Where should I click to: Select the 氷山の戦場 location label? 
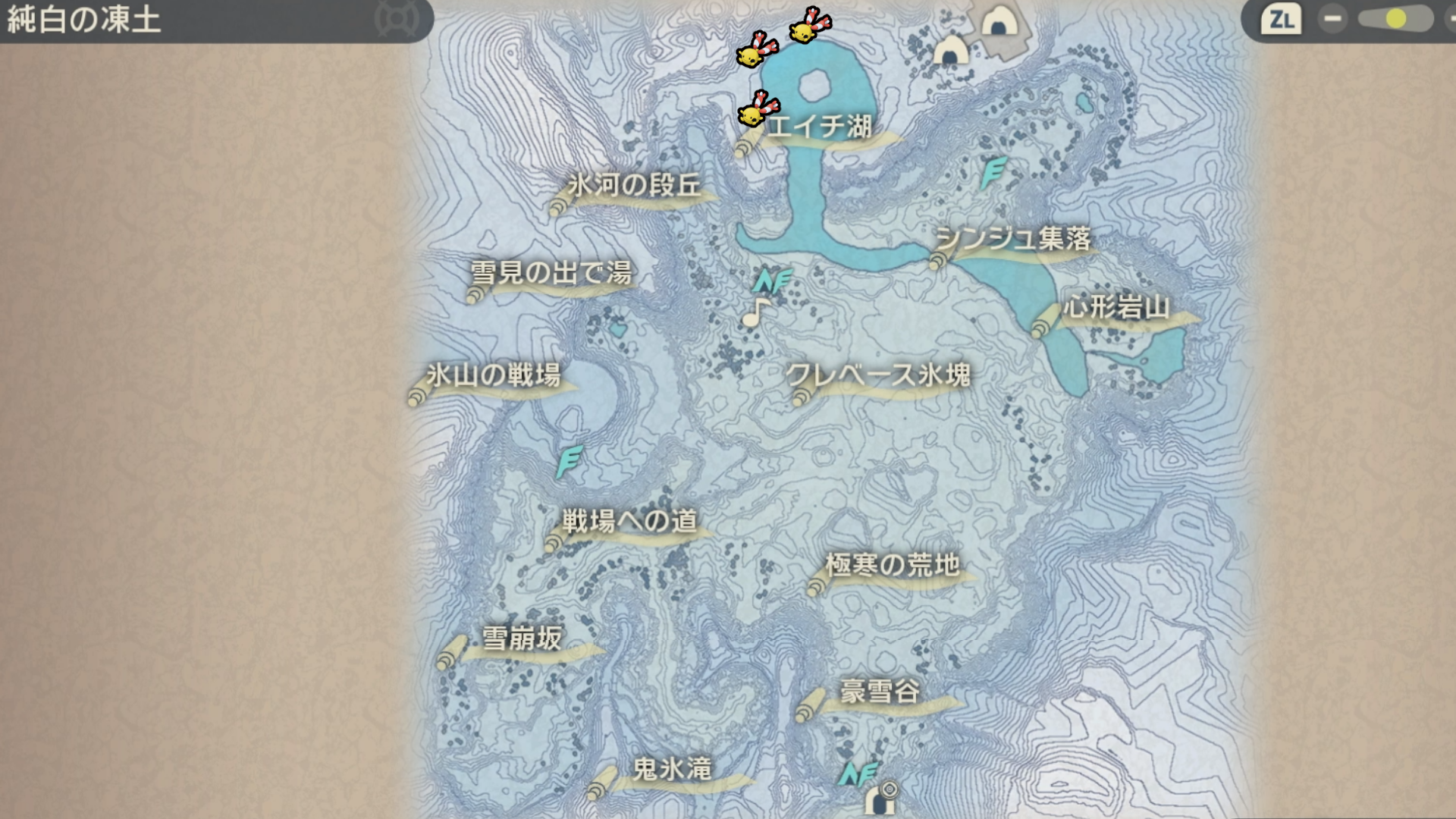point(493,375)
